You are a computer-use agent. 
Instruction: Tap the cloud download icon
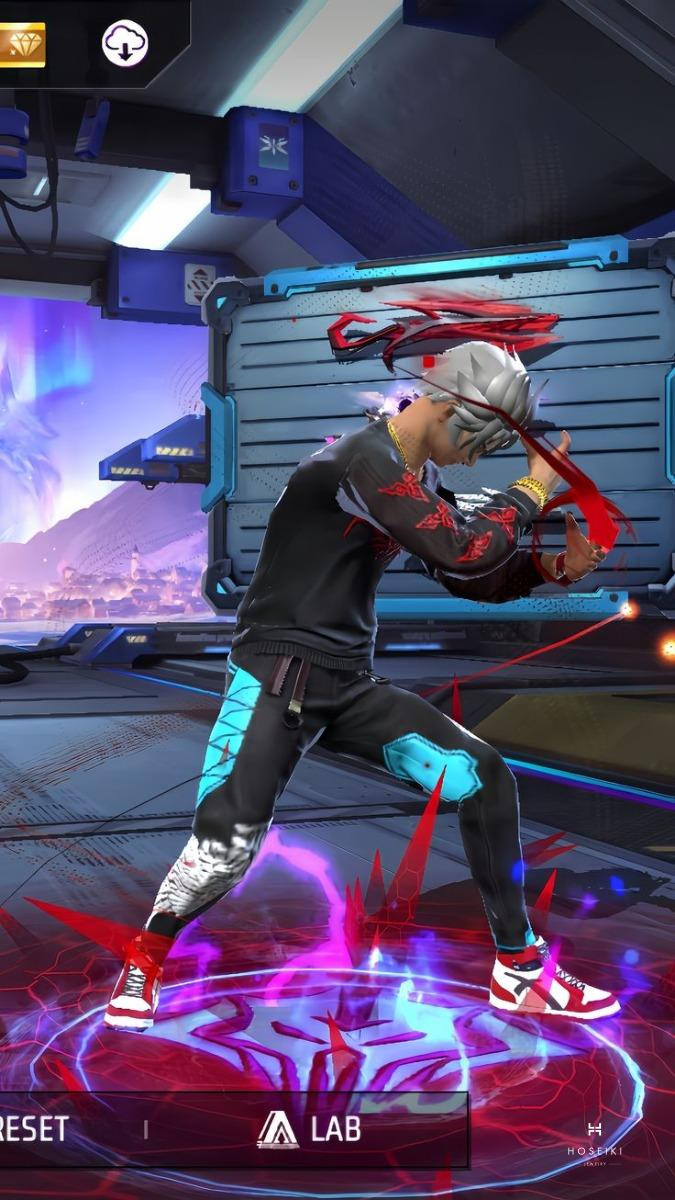pyautogui.click(x=125, y=43)
